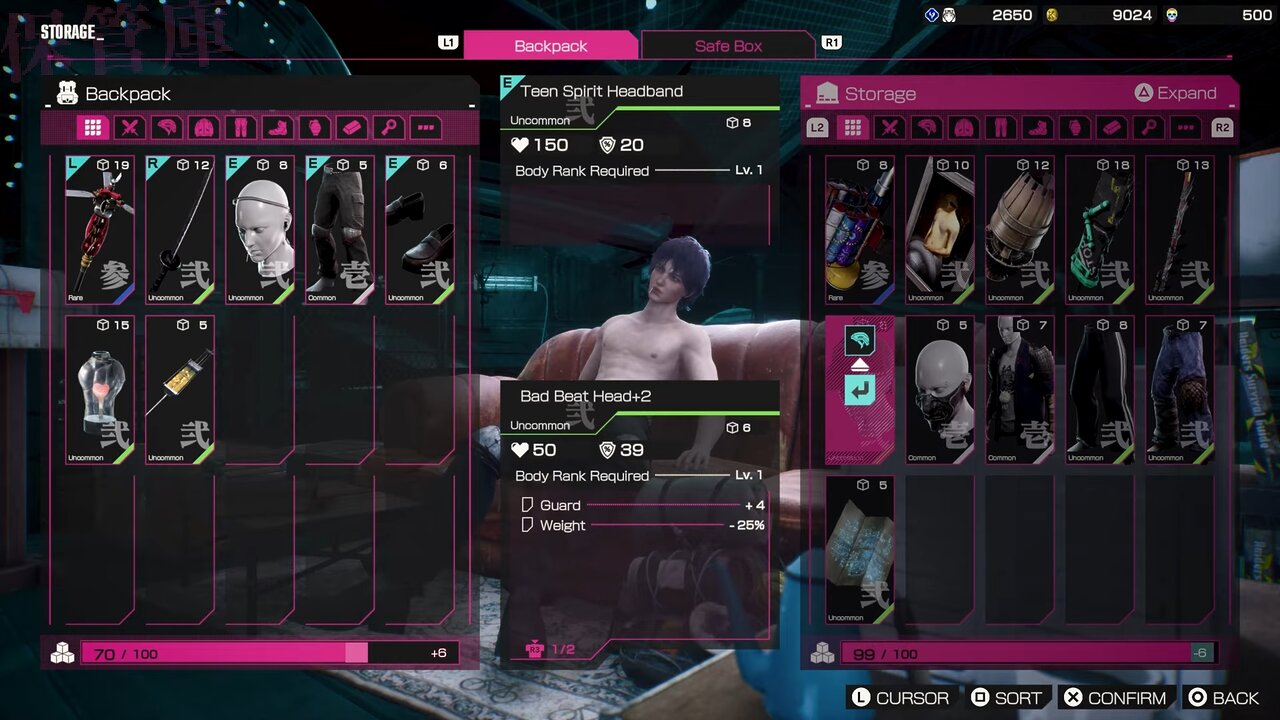1280x720 pixels.
Task: Select the rare red umbrella weapon
Action: pyautogui.click(x=100, y=230)
